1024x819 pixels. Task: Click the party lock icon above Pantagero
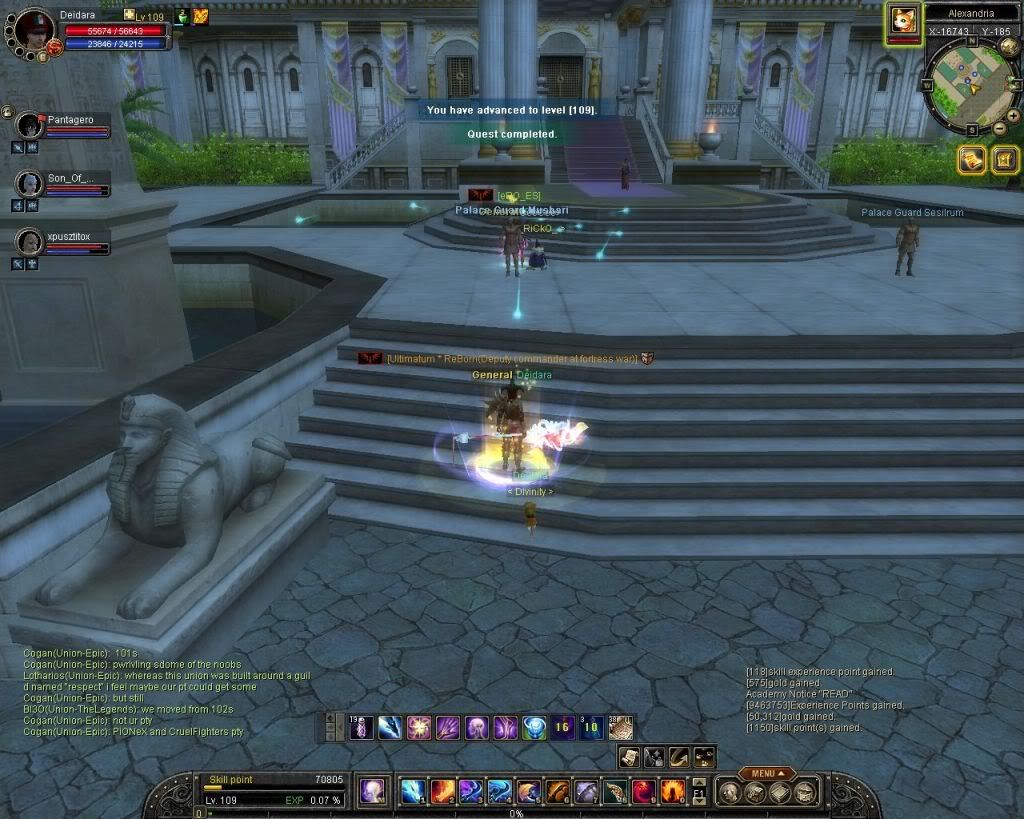point(7,111)
